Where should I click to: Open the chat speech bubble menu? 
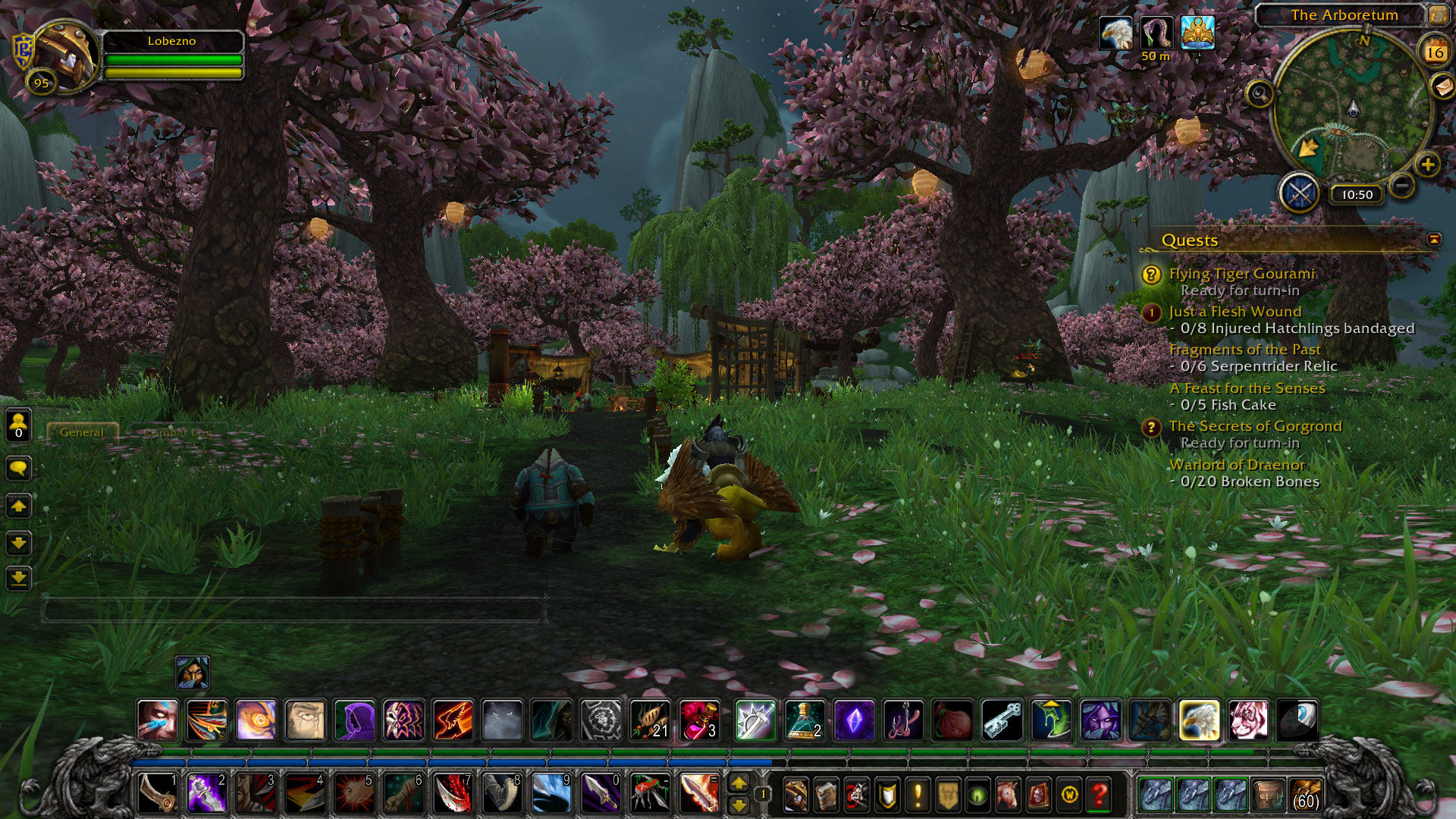tap(19, 468)
